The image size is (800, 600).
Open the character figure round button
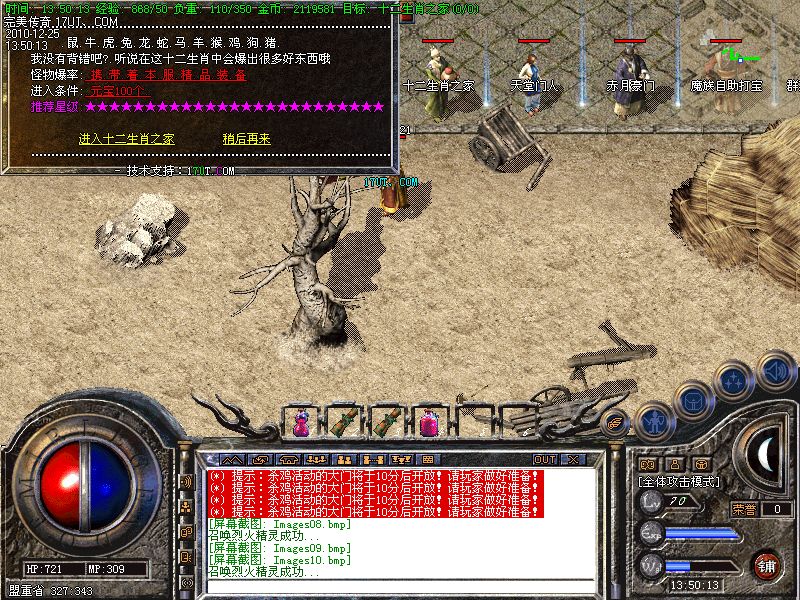pos(655,421)
